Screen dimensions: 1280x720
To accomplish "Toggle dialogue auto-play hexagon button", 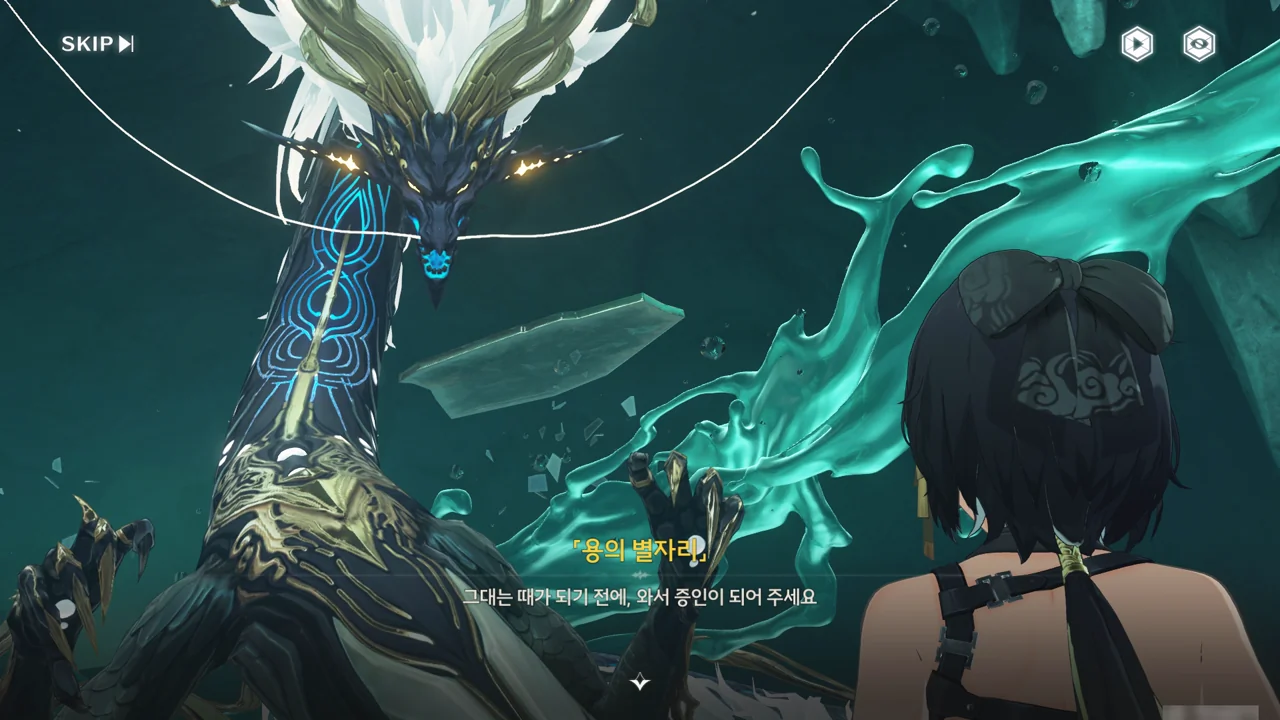I will click(1137, 44).
